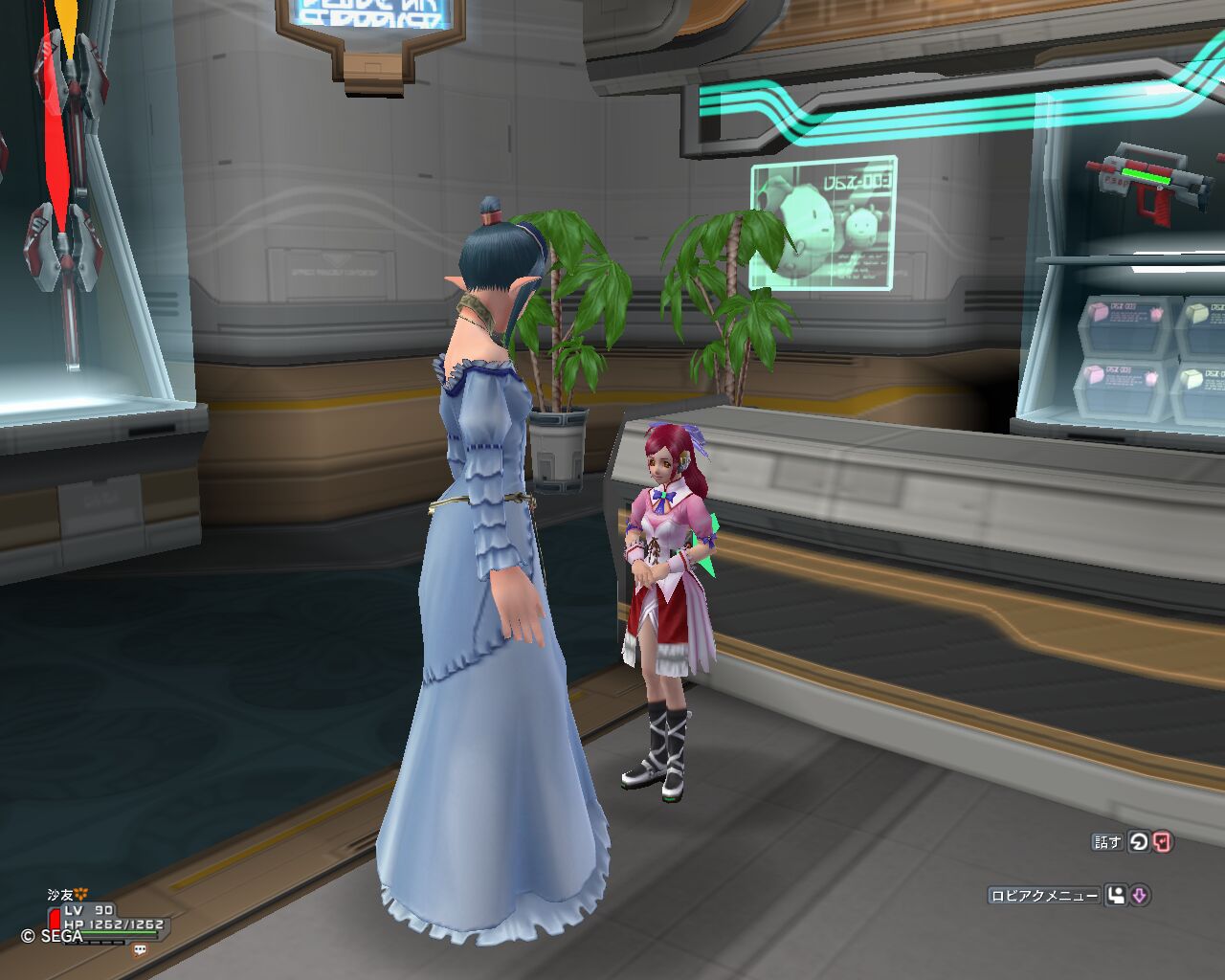Open the chat speech bubble icon
Image resolution: width=1225 pixels, height=980 pixels.
[141, 949]
